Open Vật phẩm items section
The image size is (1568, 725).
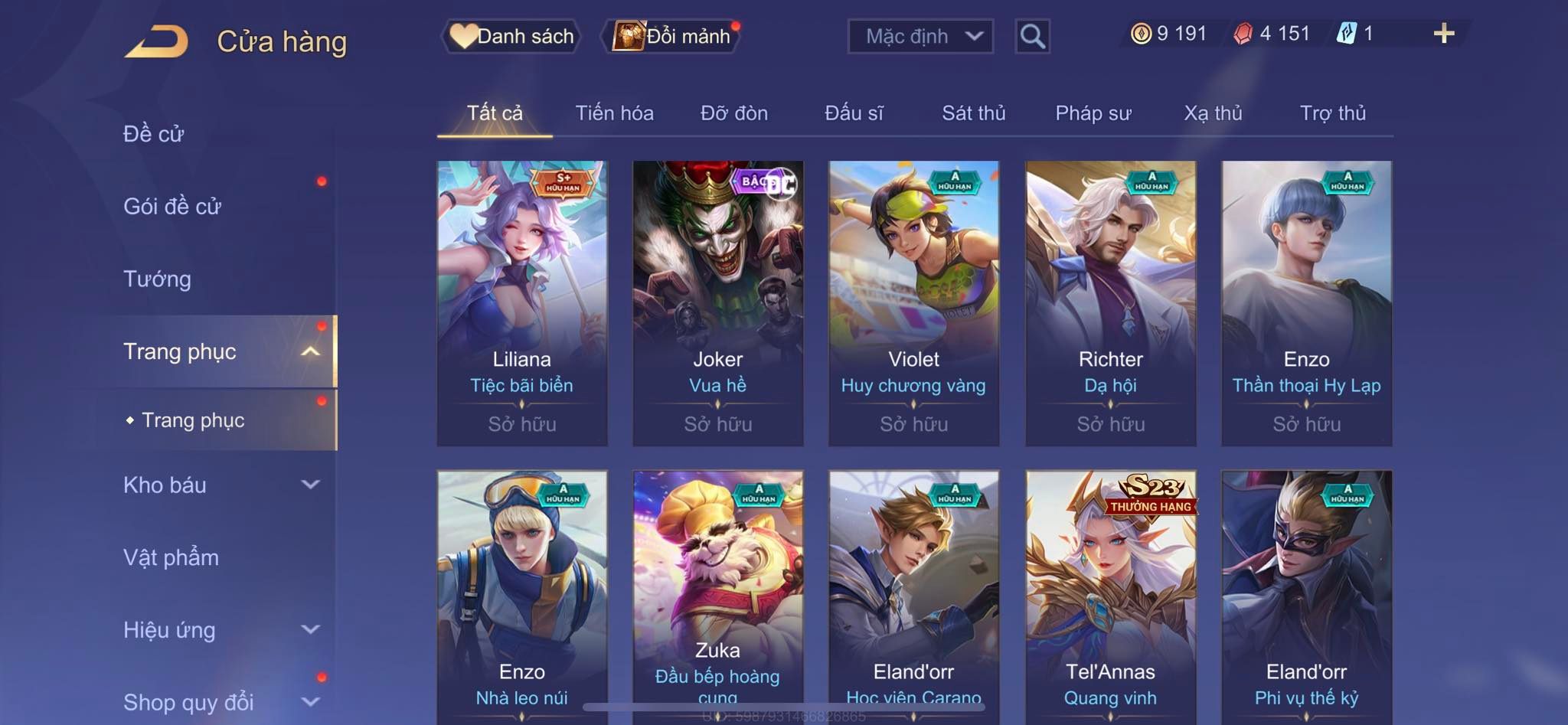point(171,557)
